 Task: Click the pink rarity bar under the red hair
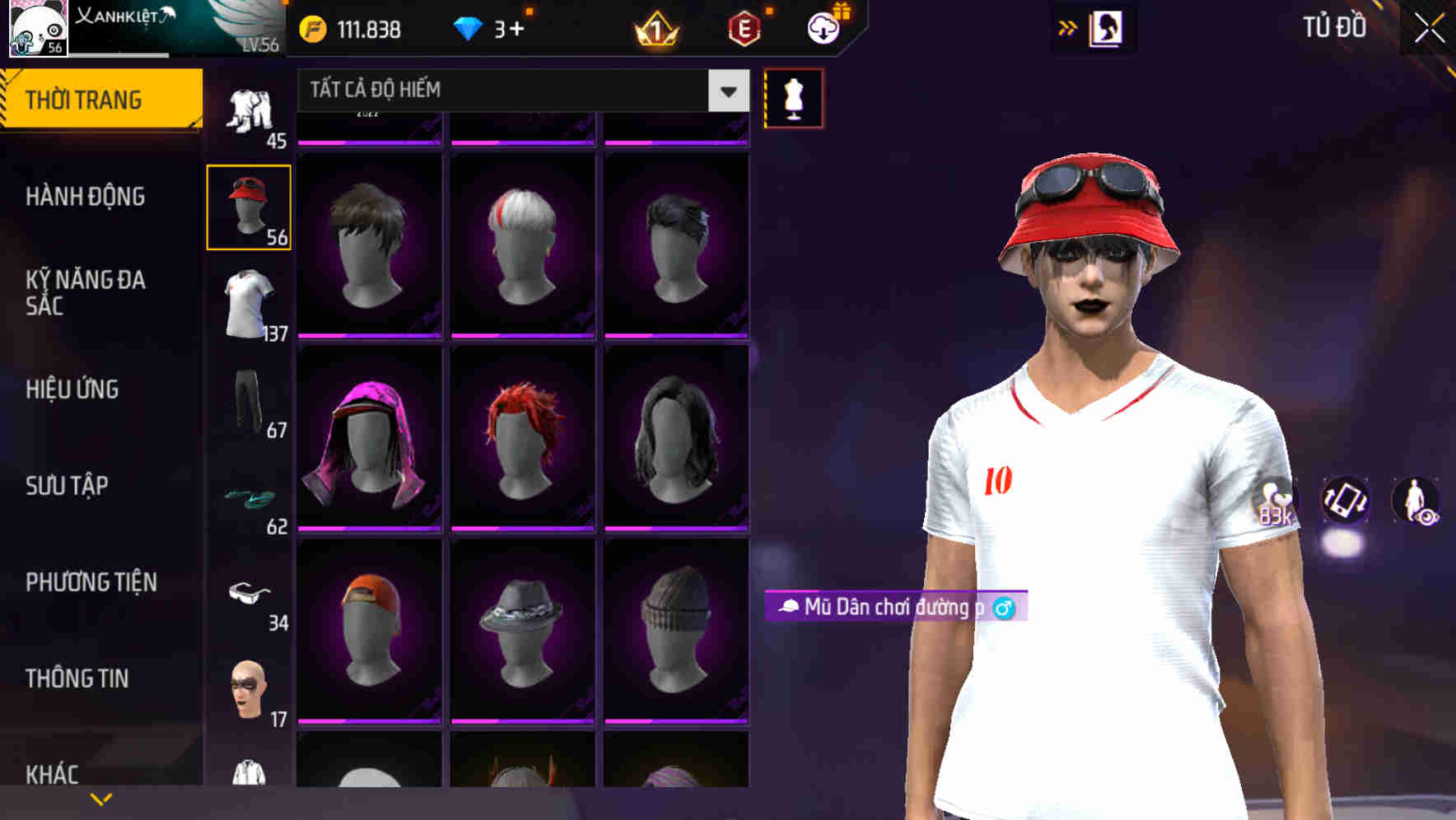(x=522, y=530)
